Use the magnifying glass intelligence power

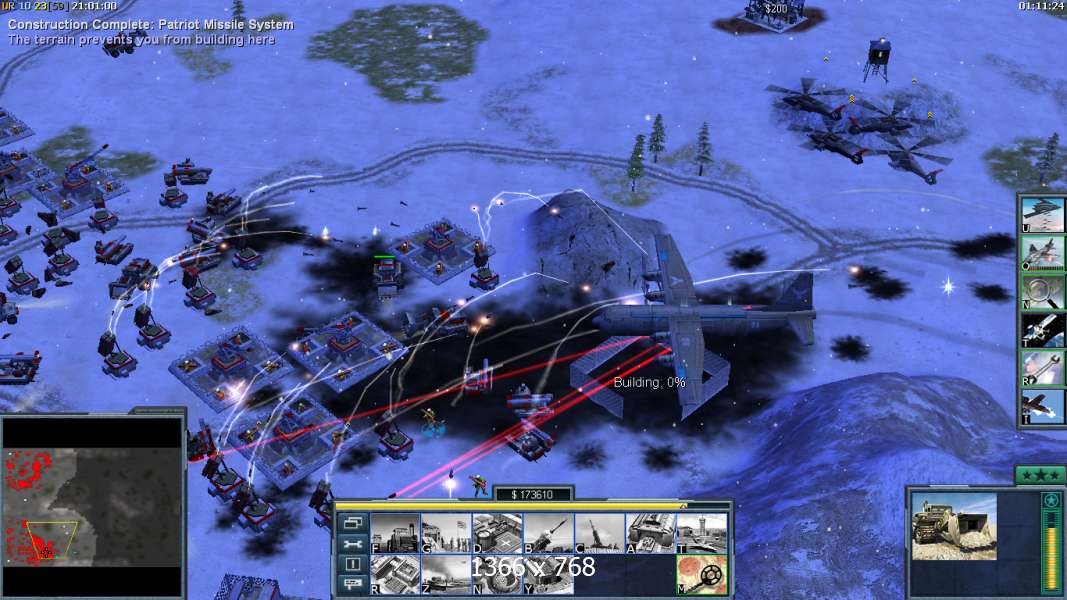1042,291
